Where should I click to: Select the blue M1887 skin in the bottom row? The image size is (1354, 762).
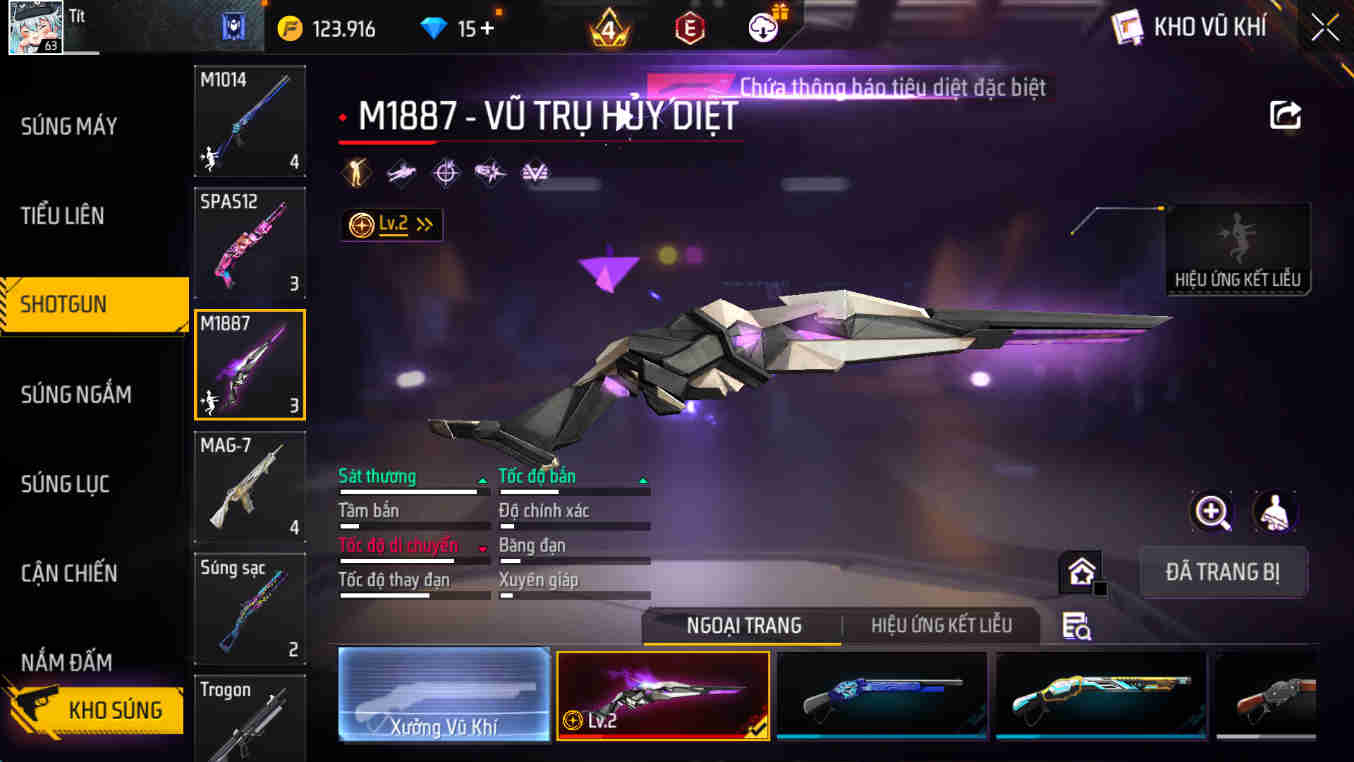[881, 695]
